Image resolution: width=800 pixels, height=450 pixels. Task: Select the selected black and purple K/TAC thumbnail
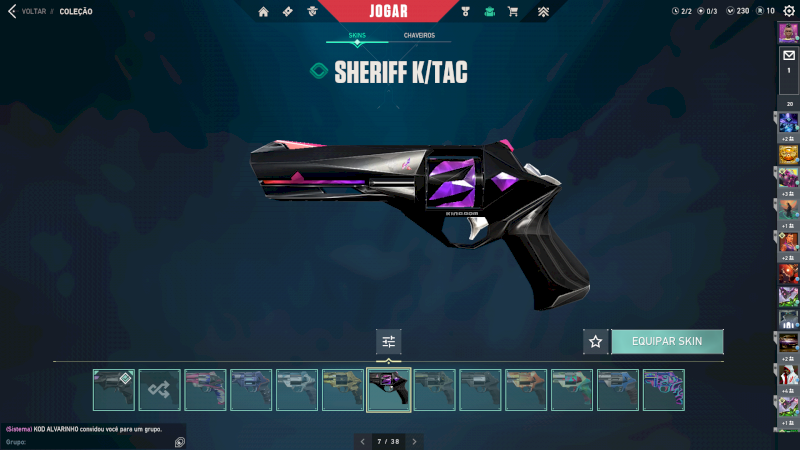pyautogui.click(x=389, y=390)
